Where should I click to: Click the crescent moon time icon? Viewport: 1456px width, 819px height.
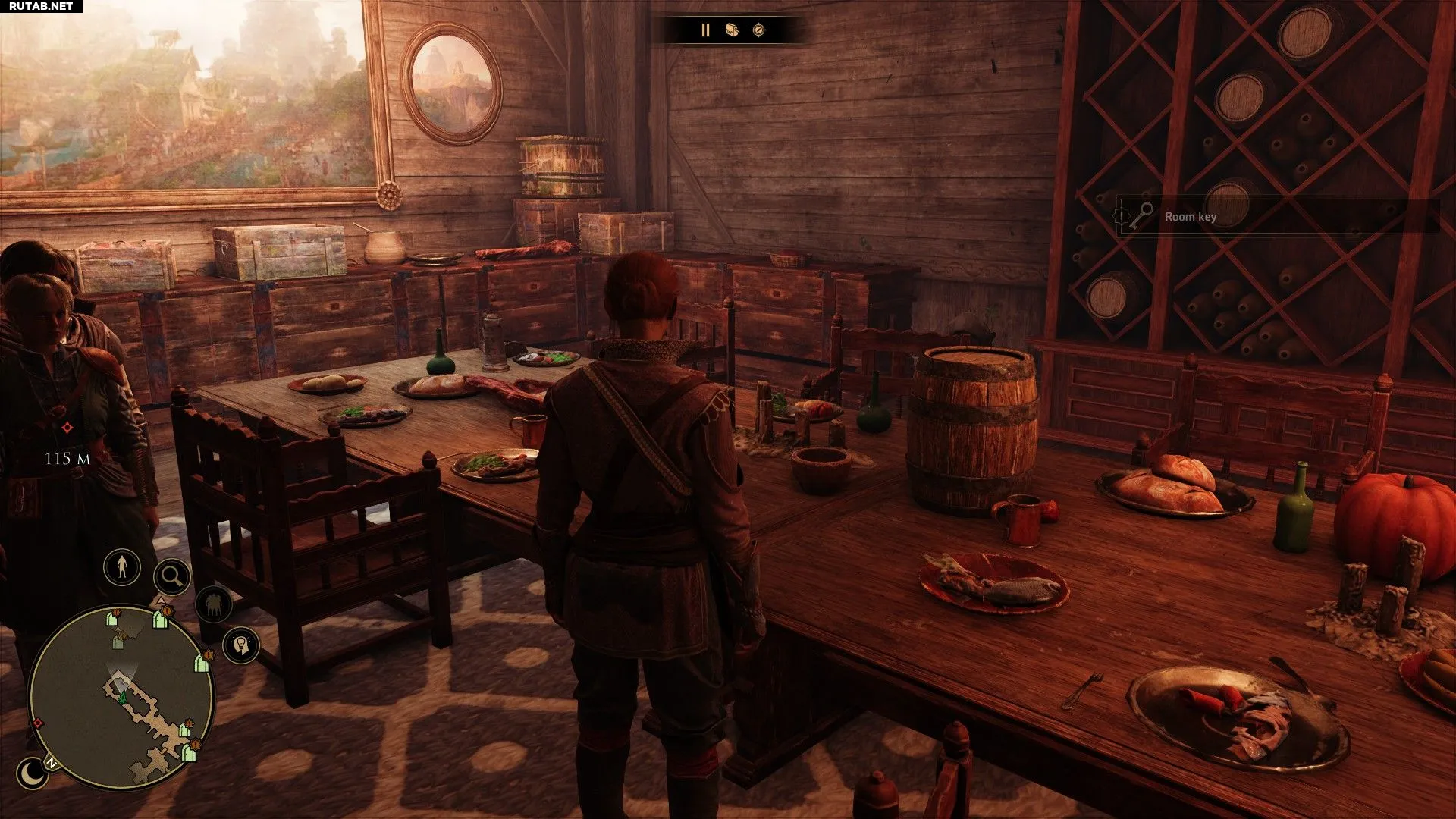[32, 773]
